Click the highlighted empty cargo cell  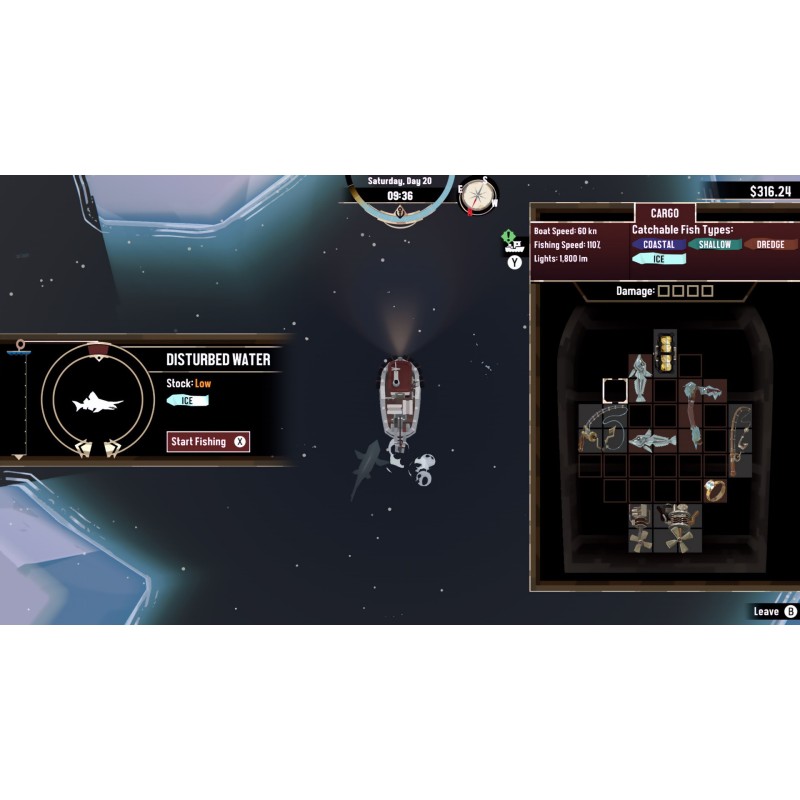click(614, 391)
